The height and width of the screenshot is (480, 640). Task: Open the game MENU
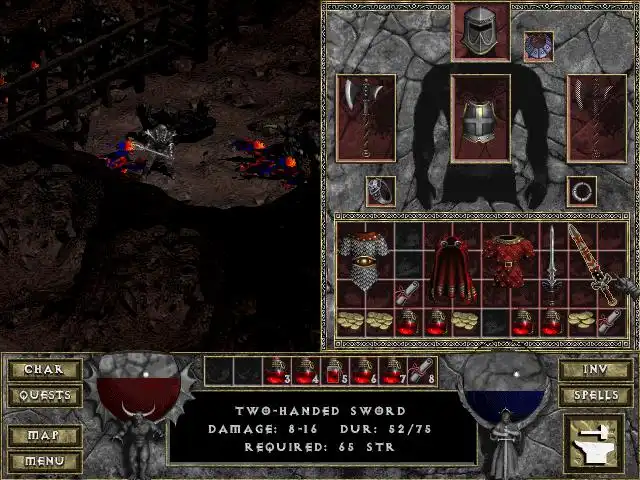43,462
